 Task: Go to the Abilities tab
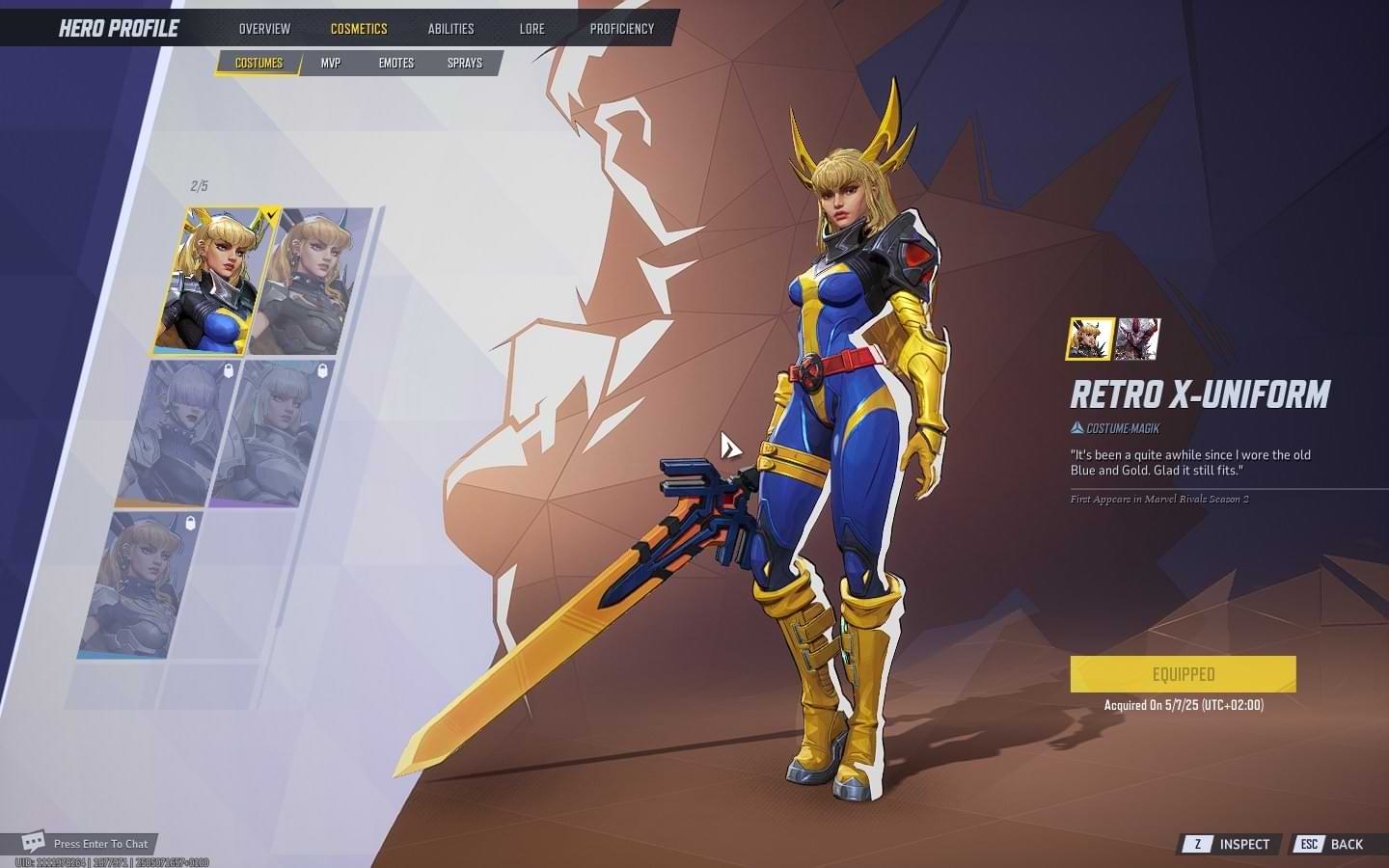coord(450,29)
